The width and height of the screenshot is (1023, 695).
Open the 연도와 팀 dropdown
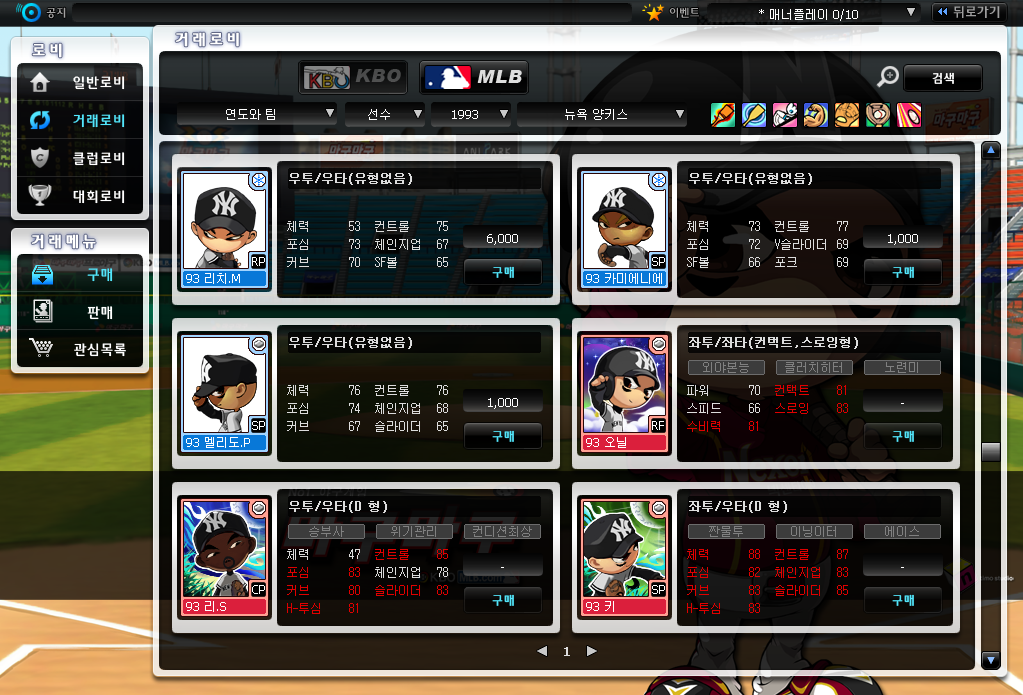coord(256,114)
